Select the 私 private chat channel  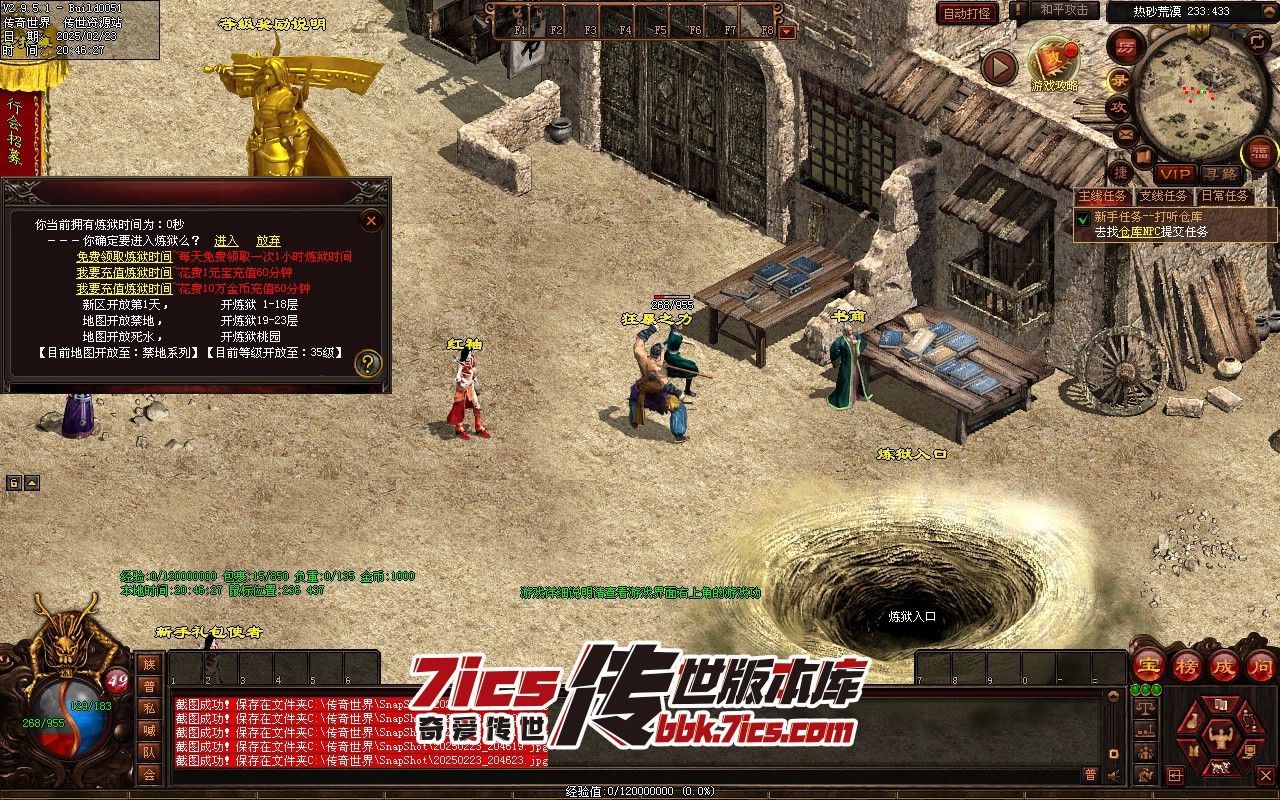pyautogui.click(x=149, y=708)
